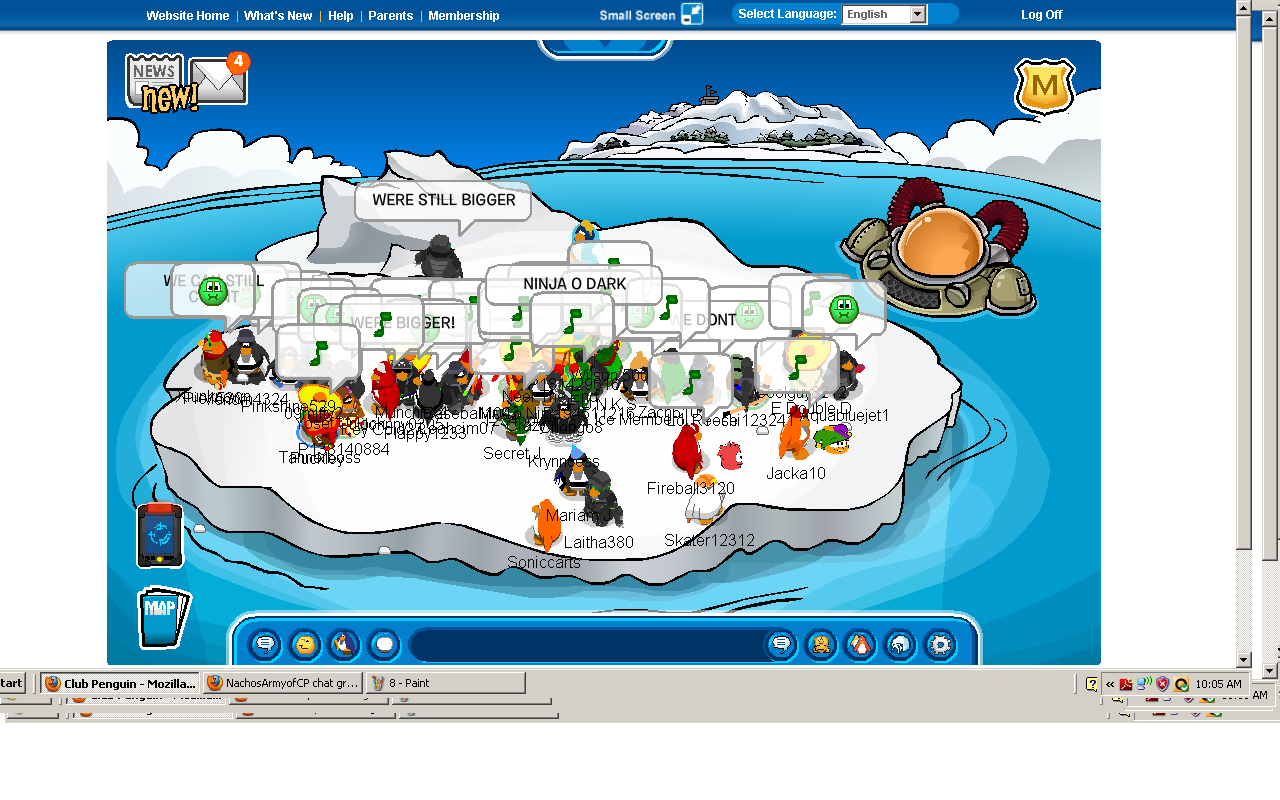Send the chat message with speech bubble button
The image size is (1280, 800).
pyautogui.click(x=781, y=645)
